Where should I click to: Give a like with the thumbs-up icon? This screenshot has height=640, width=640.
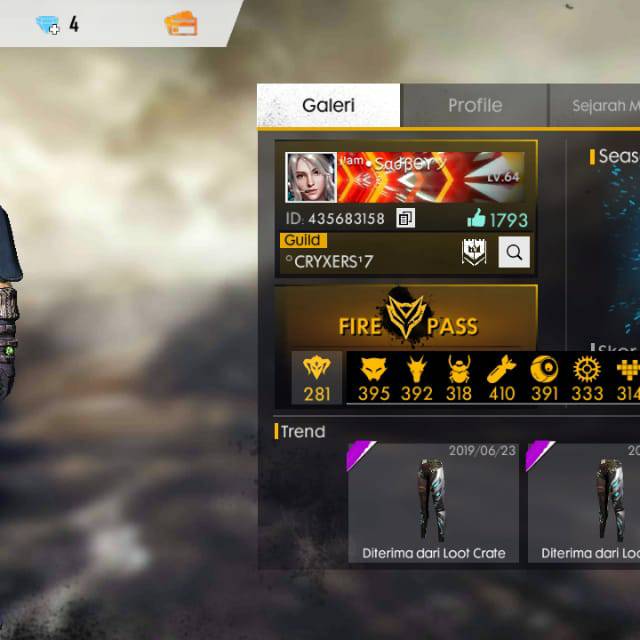(x=475, y=218)
